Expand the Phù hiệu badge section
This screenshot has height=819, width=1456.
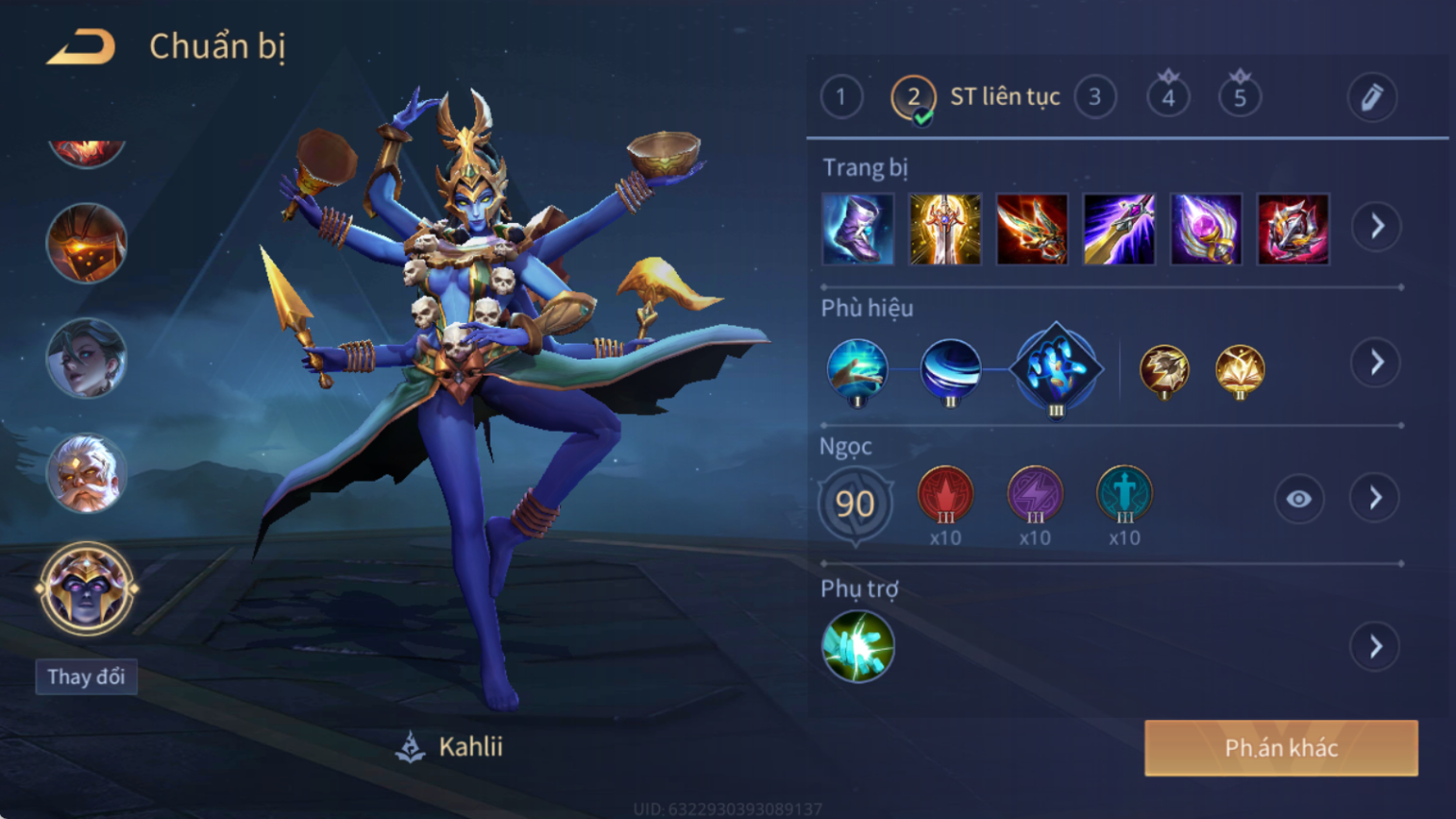tap(1376, 362)
